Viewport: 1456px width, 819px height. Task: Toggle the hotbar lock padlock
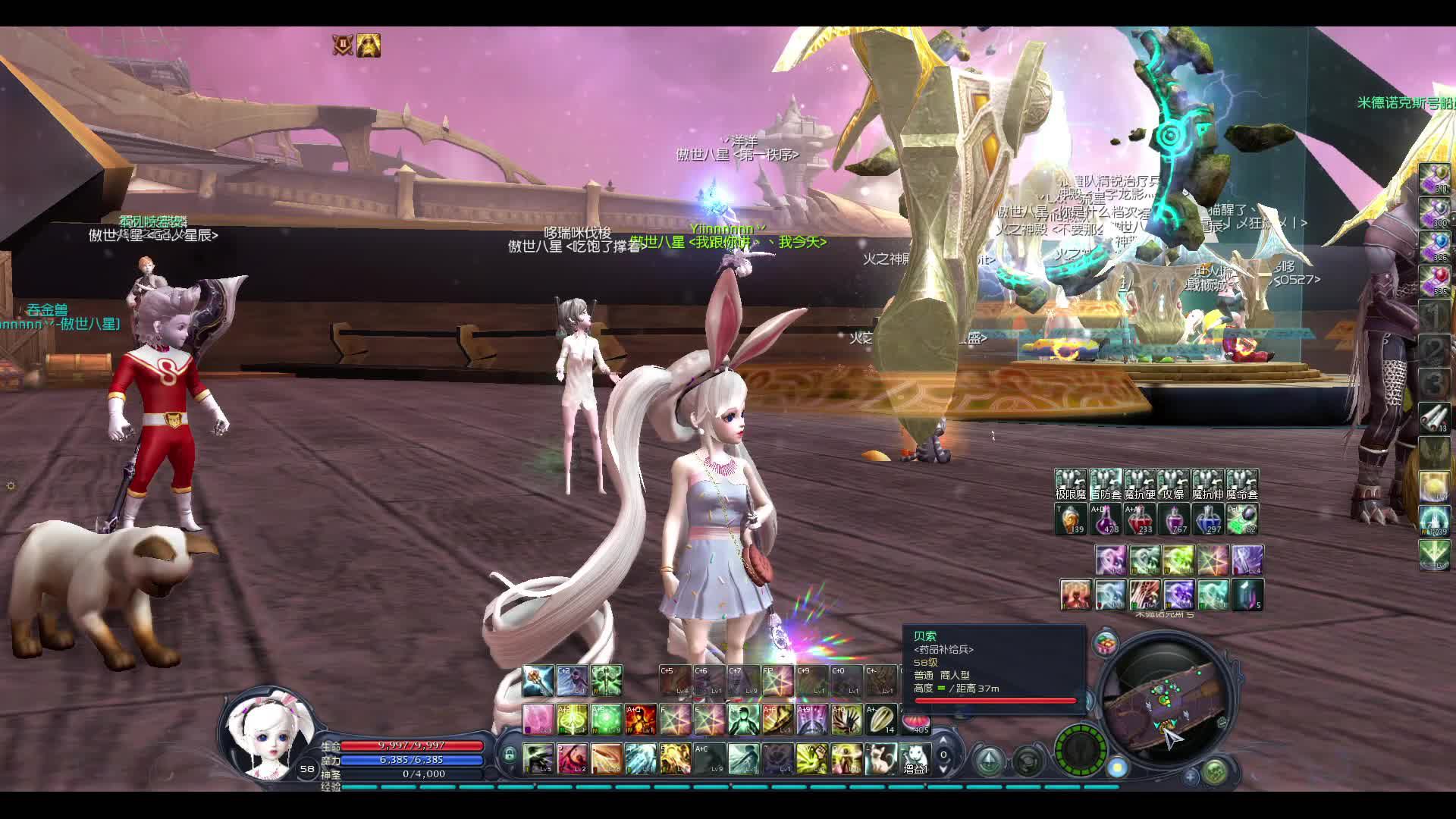[x=510, y=755]
